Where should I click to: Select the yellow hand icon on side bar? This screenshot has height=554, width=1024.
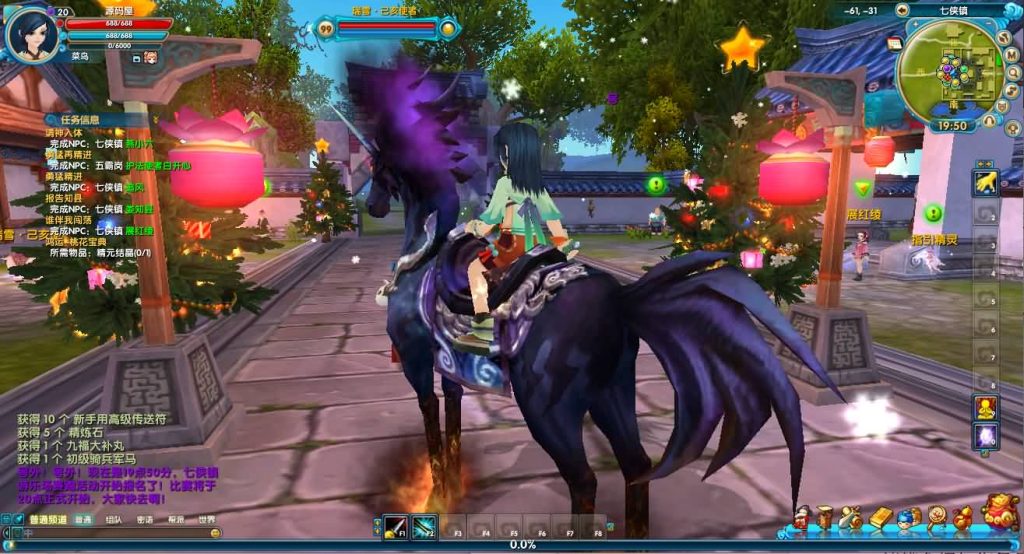pyautogui.click(x=986, y=182)
